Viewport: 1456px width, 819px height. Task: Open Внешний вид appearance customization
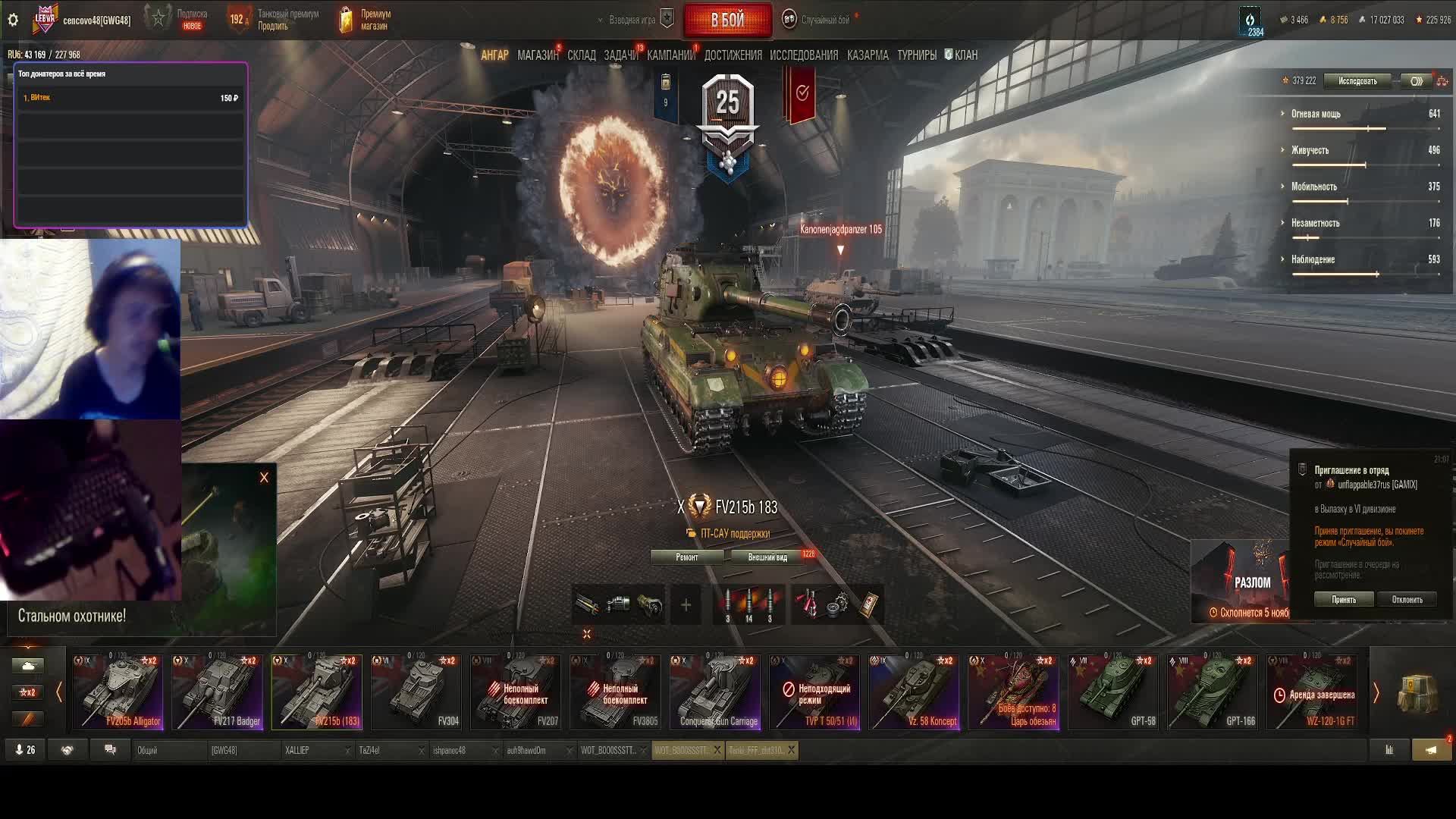tap(767, 557)
